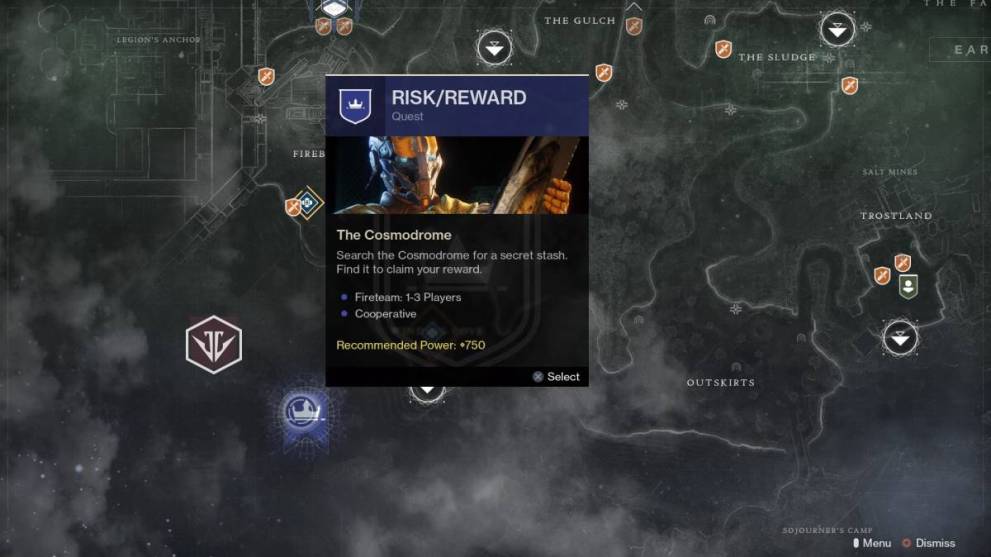Select the green vendor marker in Trostland

coord(907,287)
